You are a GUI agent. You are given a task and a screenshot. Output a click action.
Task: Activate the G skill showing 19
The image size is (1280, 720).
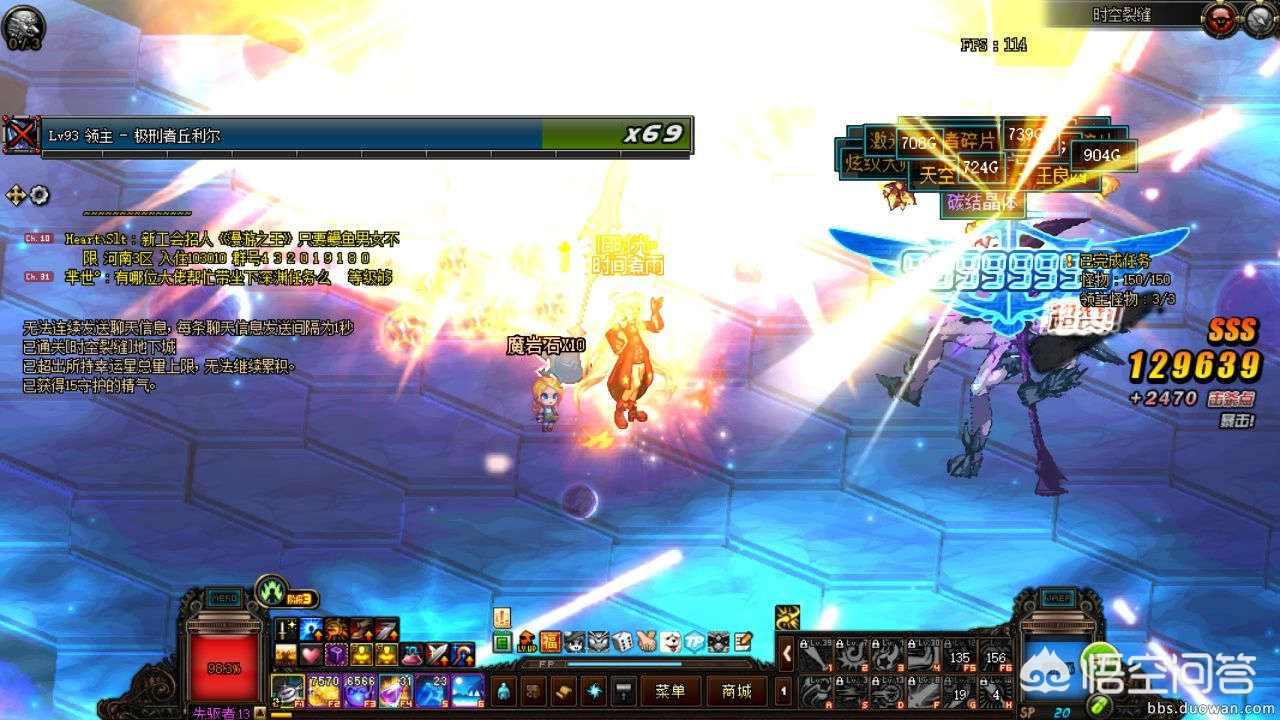(961, 691)
